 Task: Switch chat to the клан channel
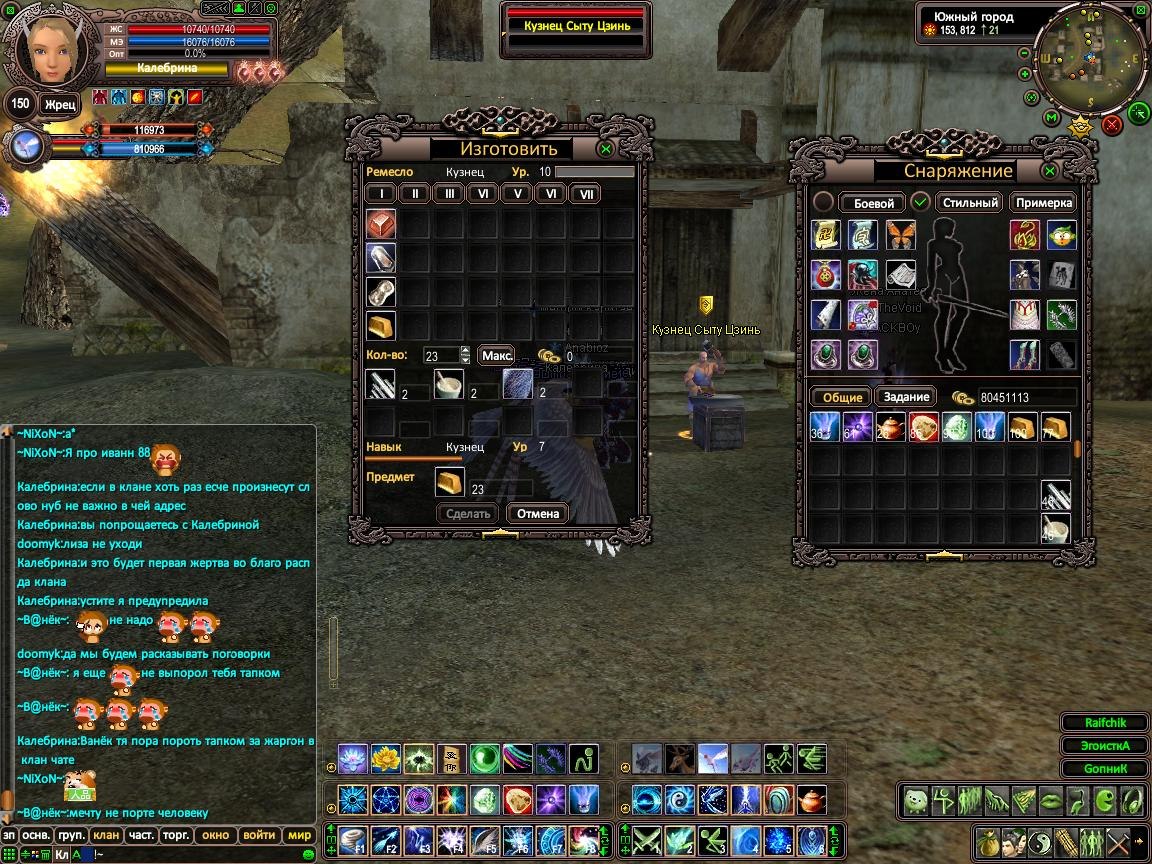pyautogui.click(x=106, y=835)
